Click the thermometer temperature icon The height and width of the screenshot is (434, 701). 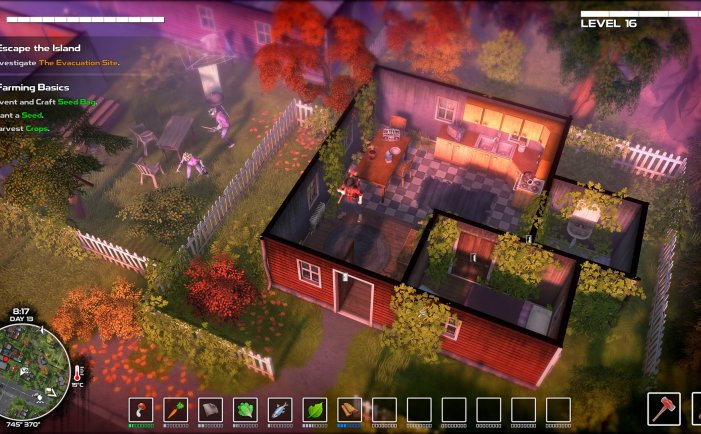[77, 372]
